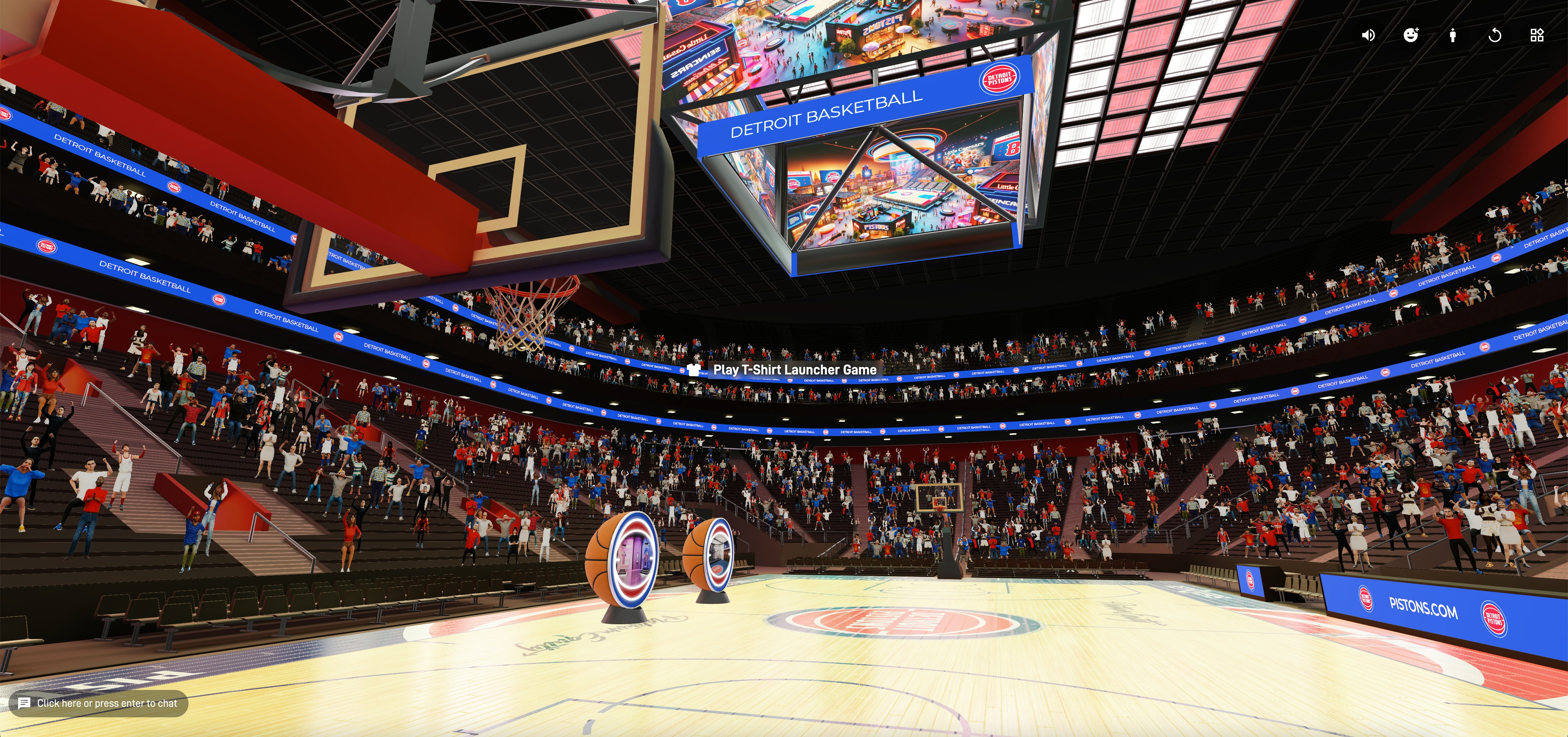Toggle the sound speaker icon

[x=1368, y=35]
